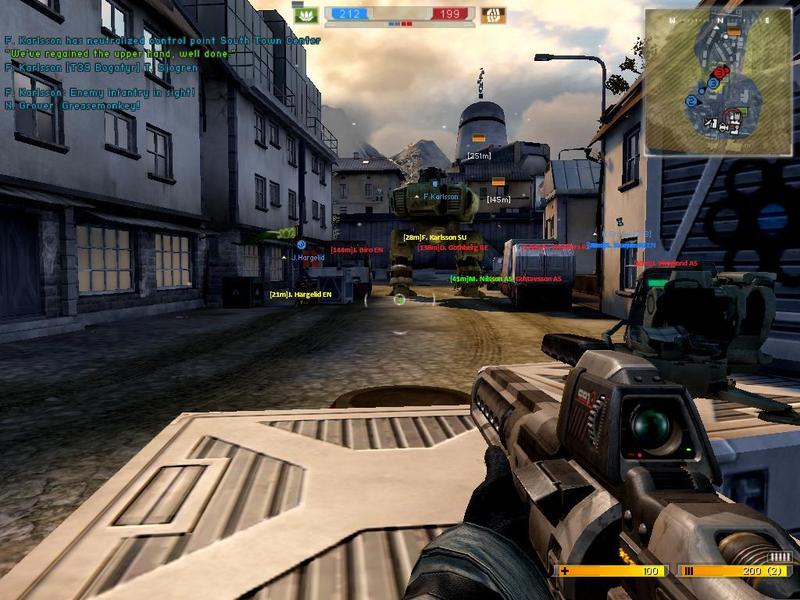This screenshot has height=600, width=800.
Task: Select the green EU faction emblem
Action: coord(307,15)
